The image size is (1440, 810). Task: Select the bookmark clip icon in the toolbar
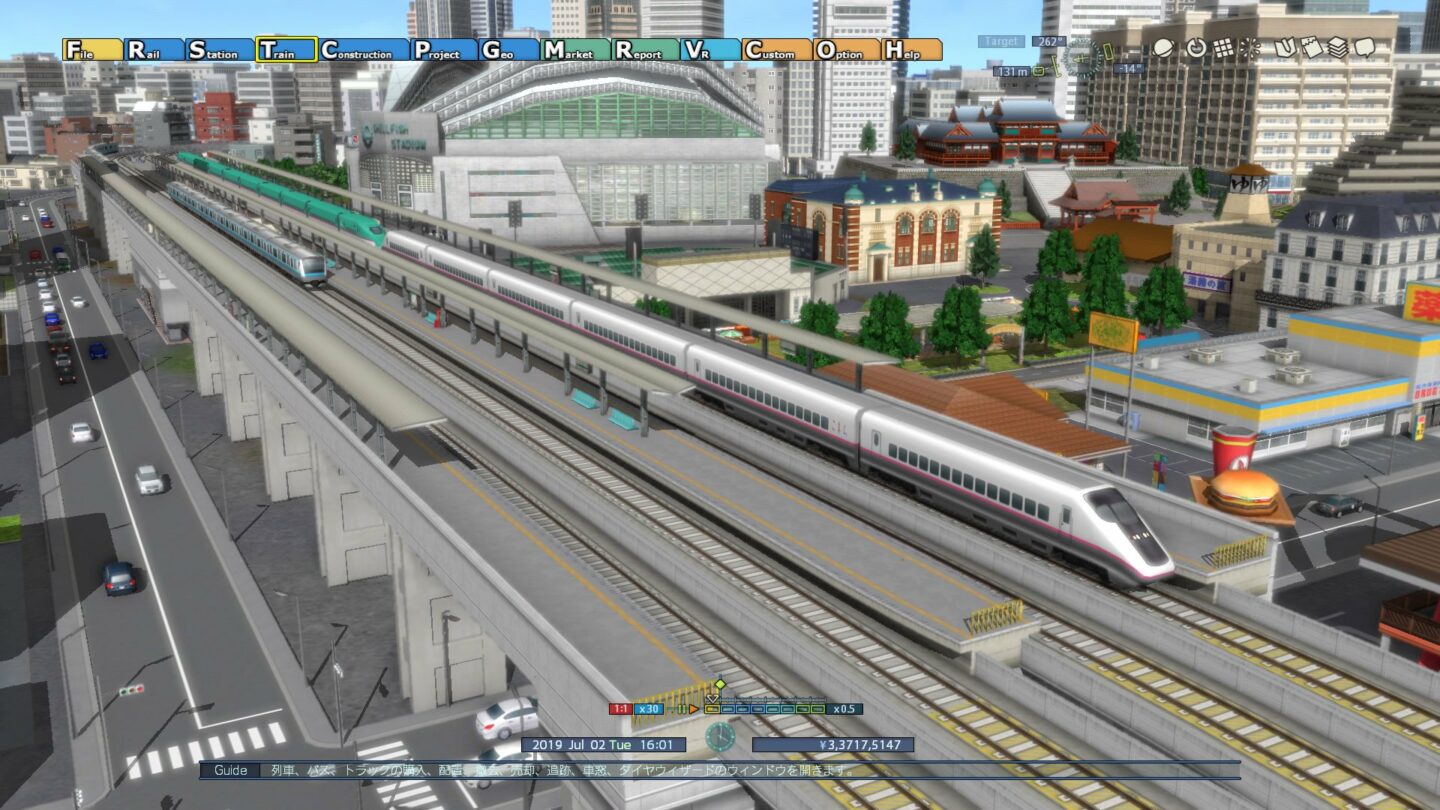(x=1286, y=48)
